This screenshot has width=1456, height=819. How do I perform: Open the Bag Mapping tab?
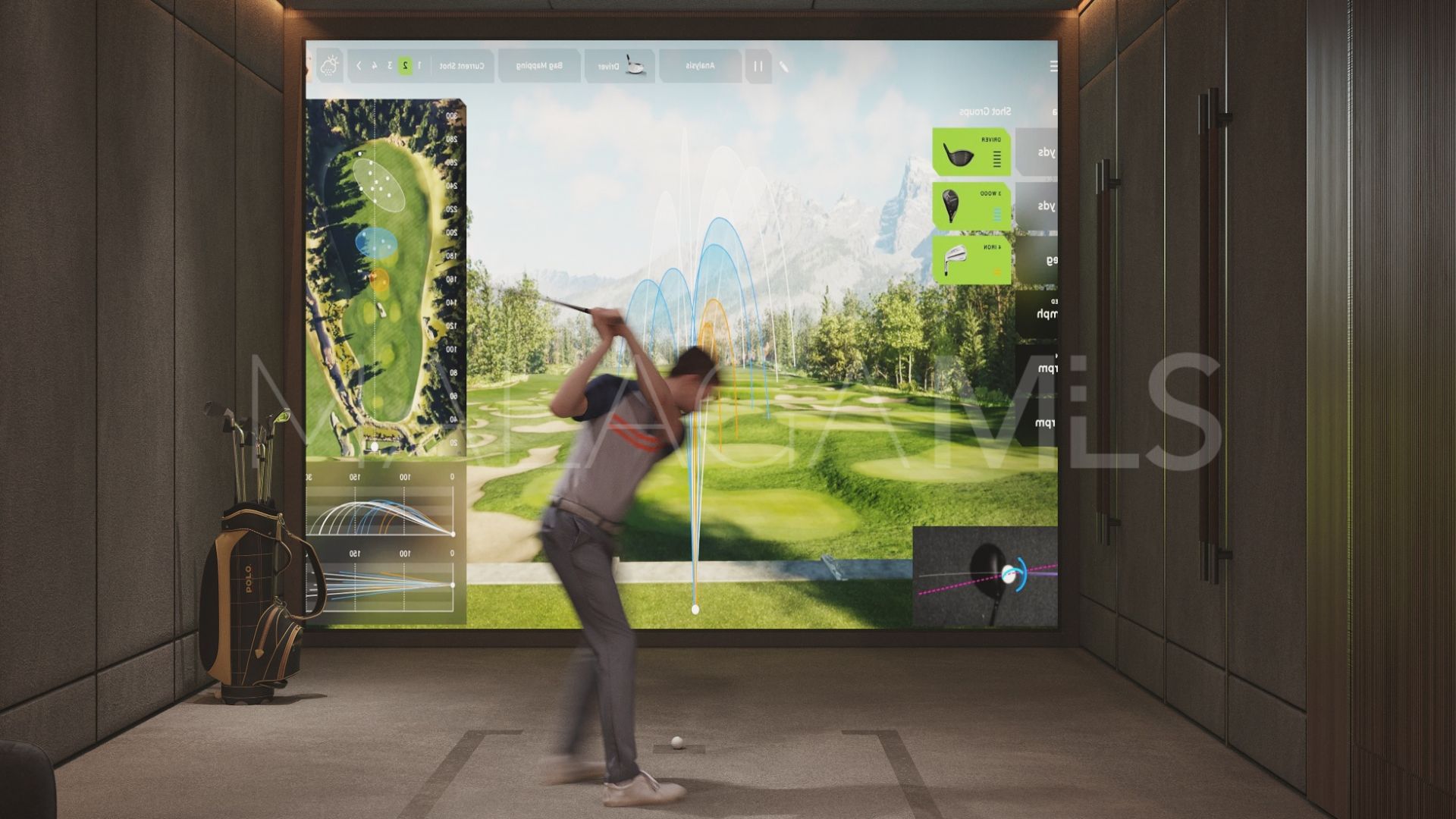click(x=540, y=66)
